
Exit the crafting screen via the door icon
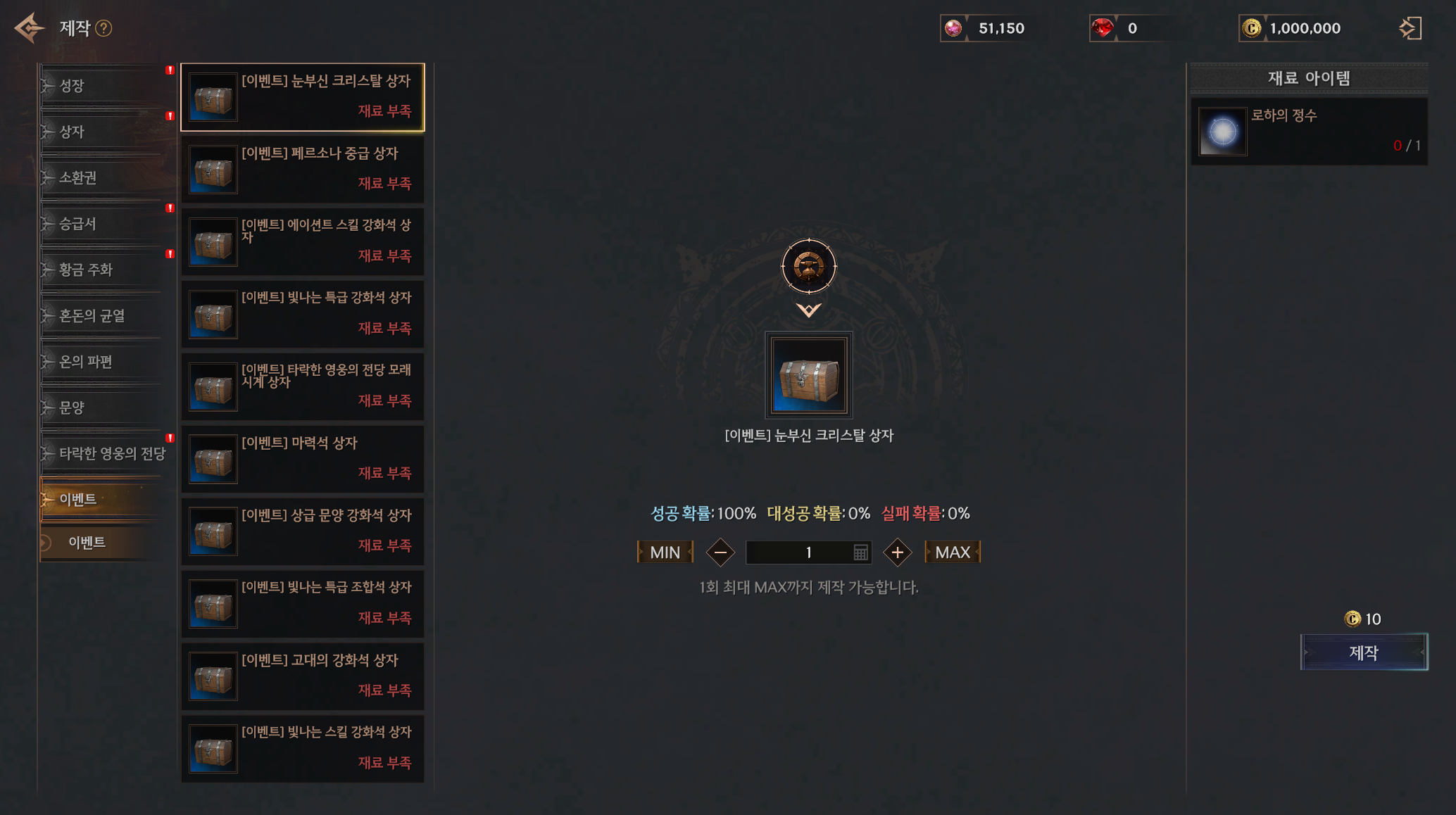click(1410, 28)
